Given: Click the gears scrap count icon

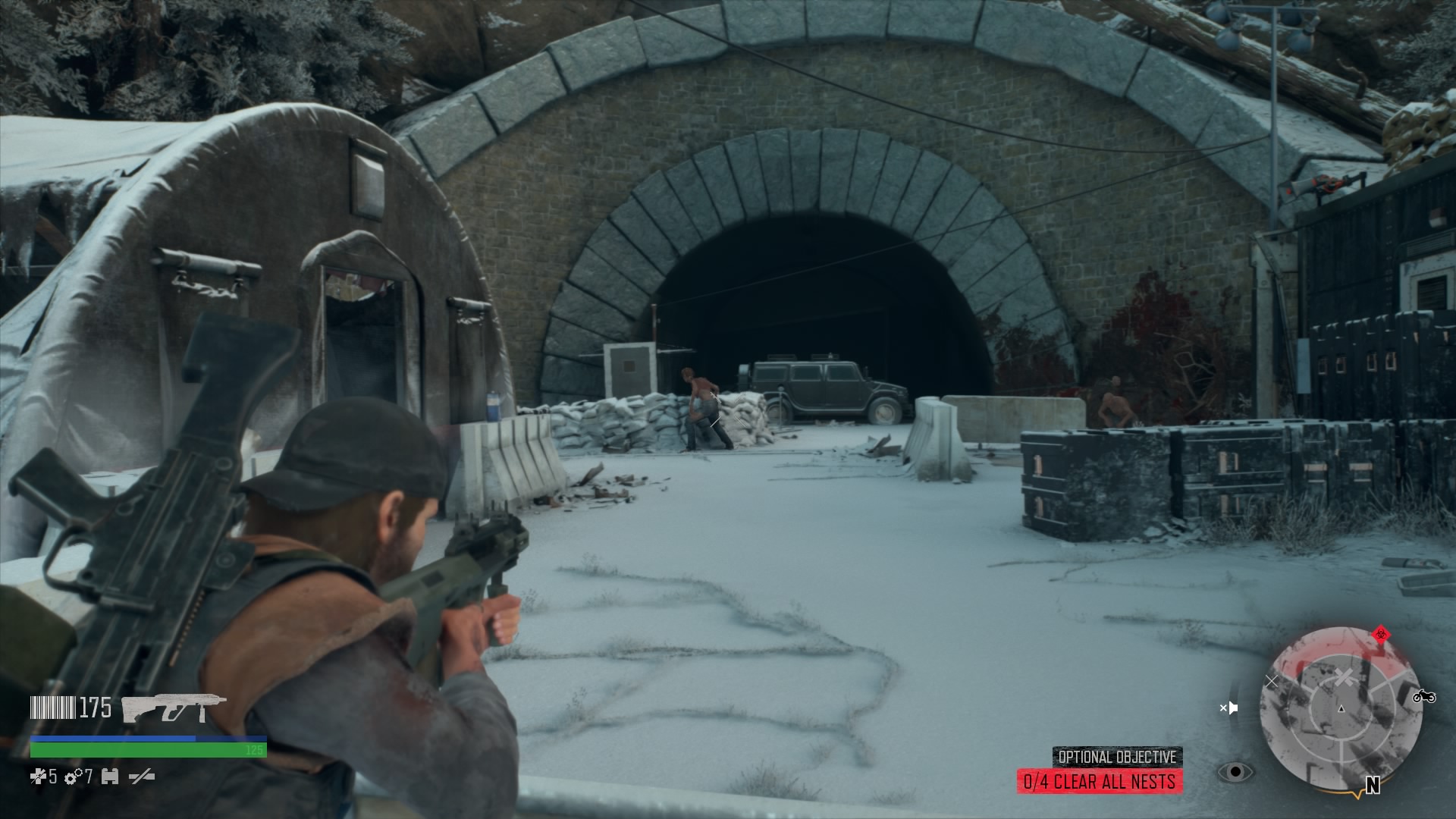Looking at the screenshot, I should coord(74,776).
